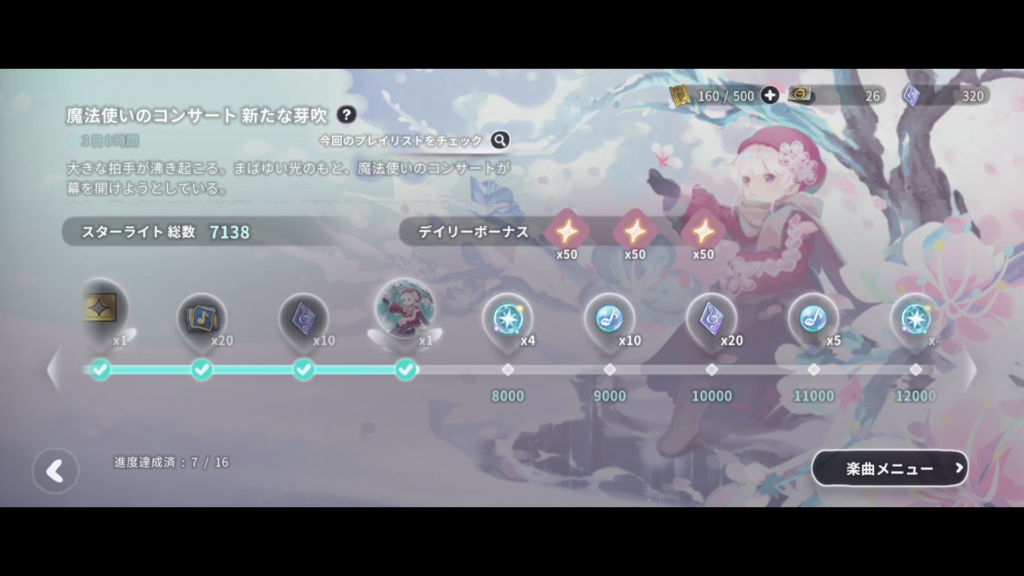
Task: Inspect the 11000 music note reward
Action: click(x=813, y=319)
